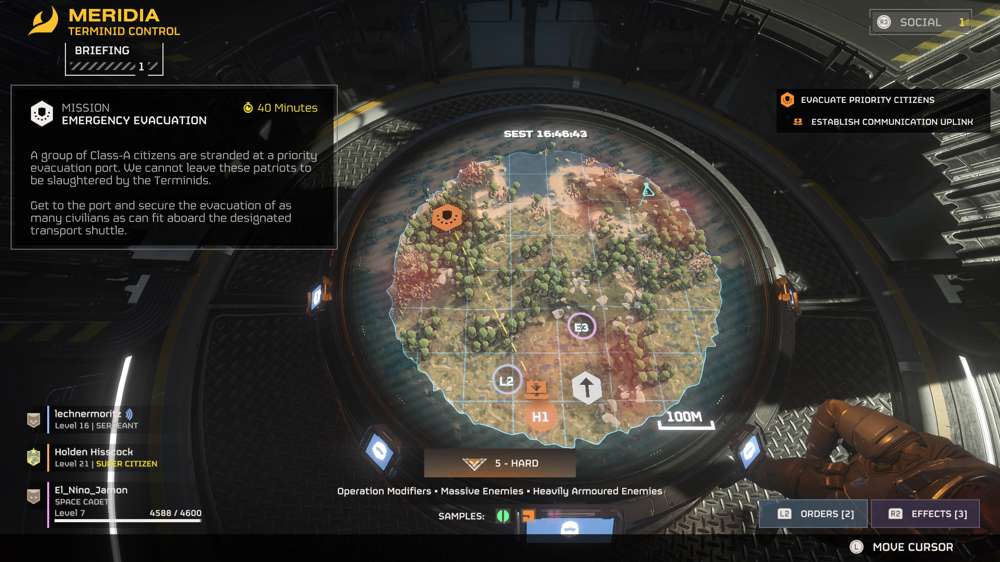Open the 5 - Hard difficulty banner
Viewport: 1000px width, 562px height.
500,464
